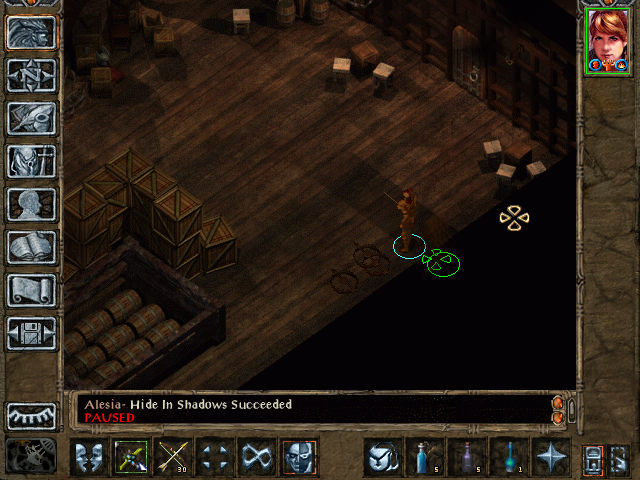Select the arrows slot showing 30

pyautogui.click(x=174, y=457)
